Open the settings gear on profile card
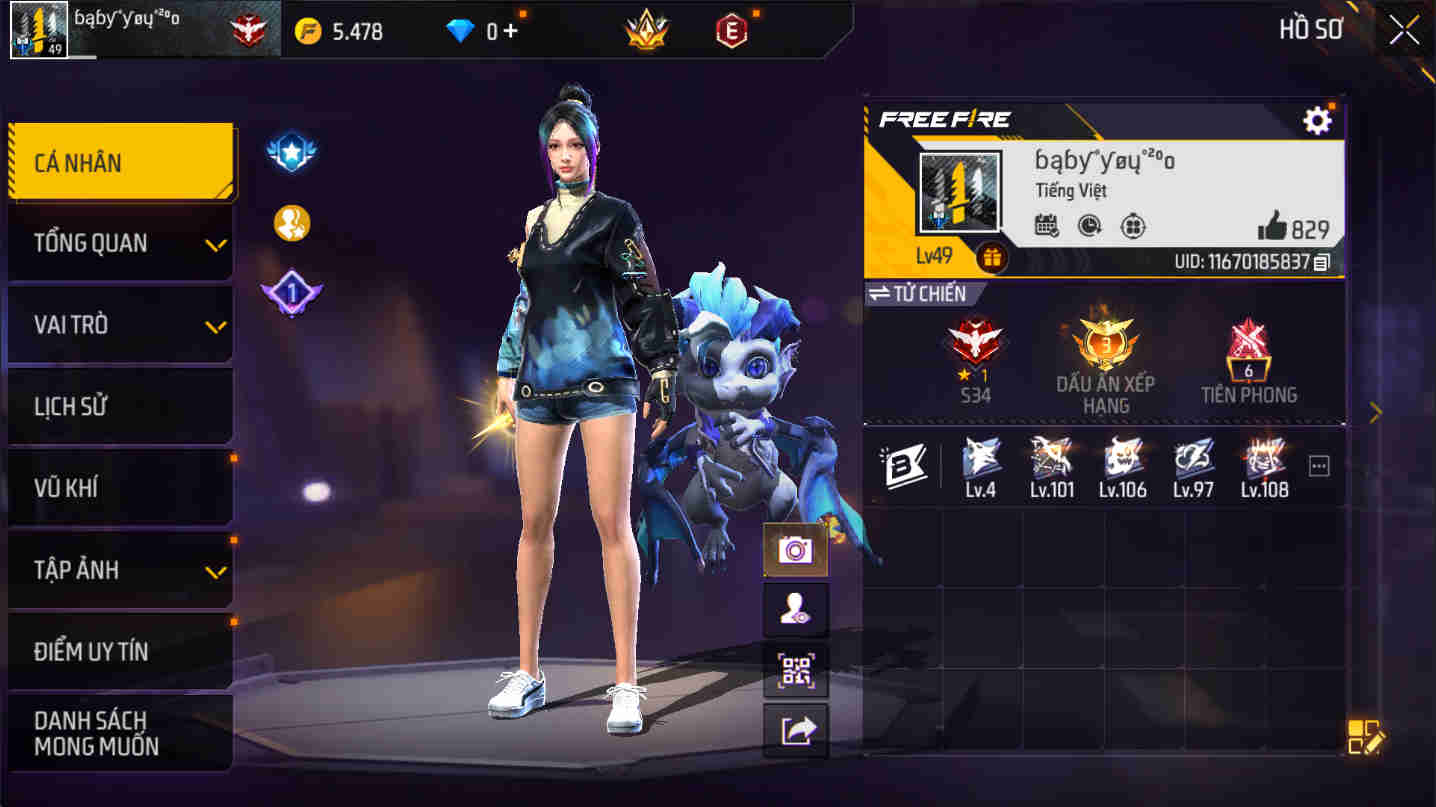 (x=1318, y=120)
